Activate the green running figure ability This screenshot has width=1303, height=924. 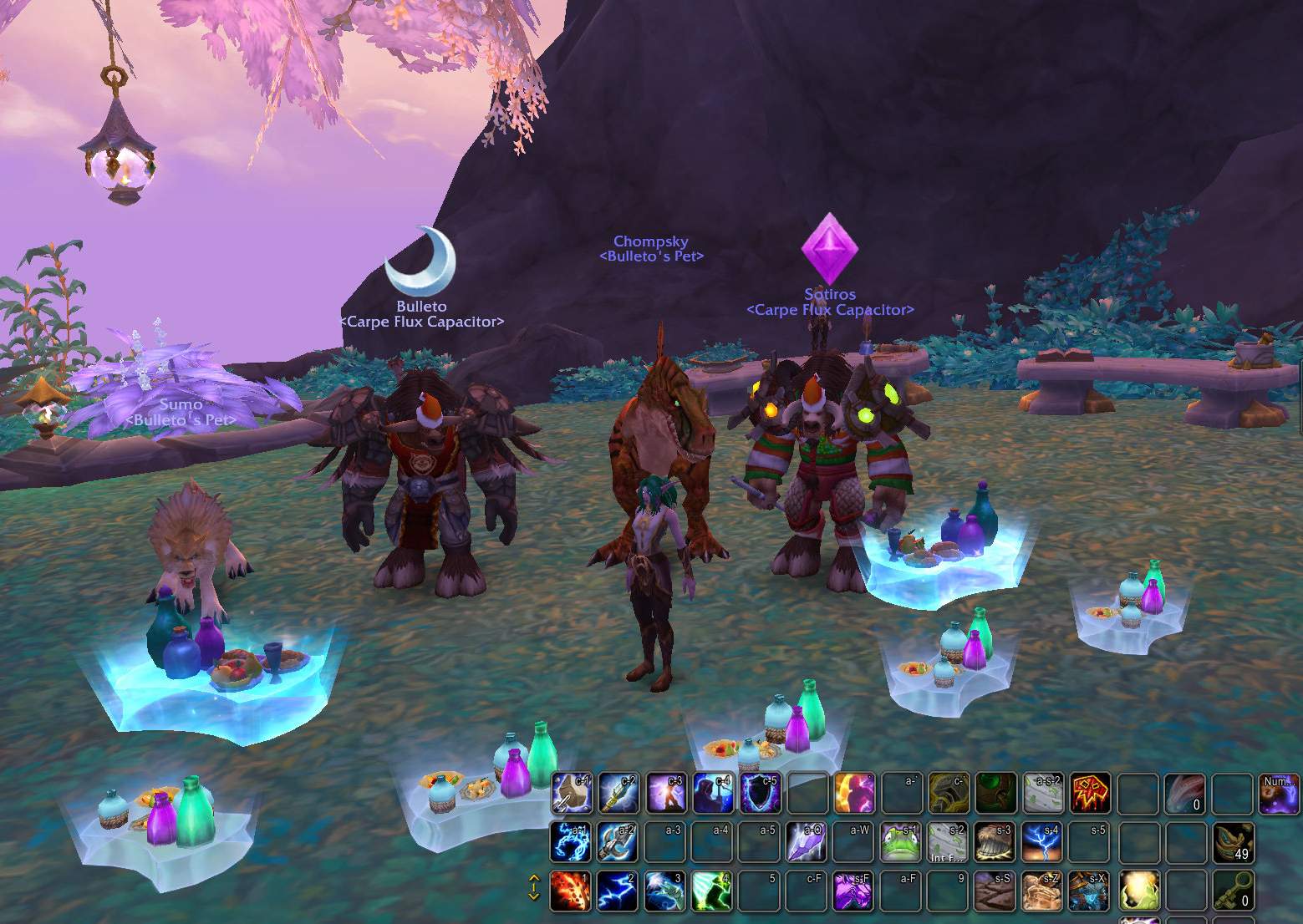712,891
